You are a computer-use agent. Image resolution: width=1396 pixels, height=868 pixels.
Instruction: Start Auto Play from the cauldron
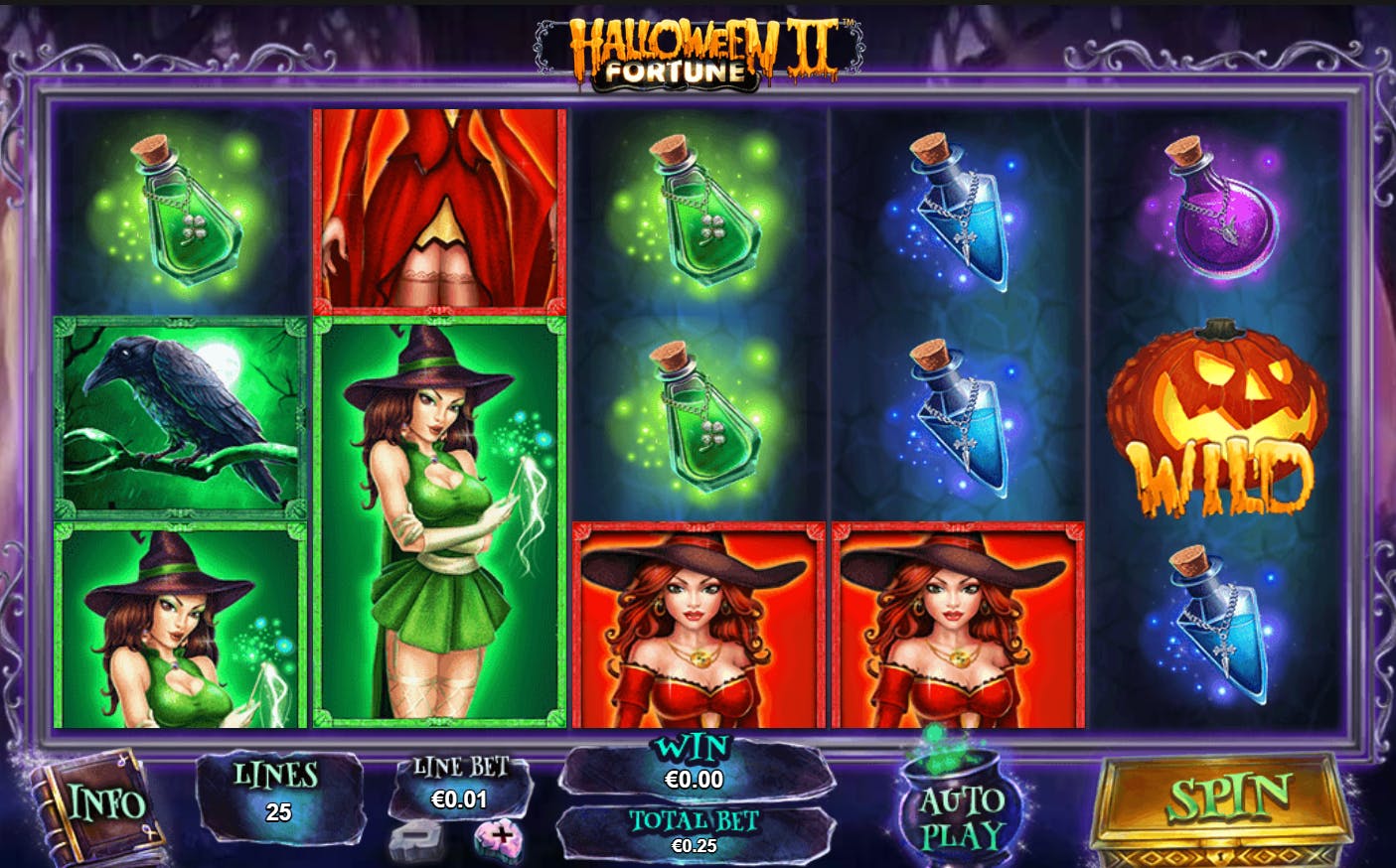[960, 810]
